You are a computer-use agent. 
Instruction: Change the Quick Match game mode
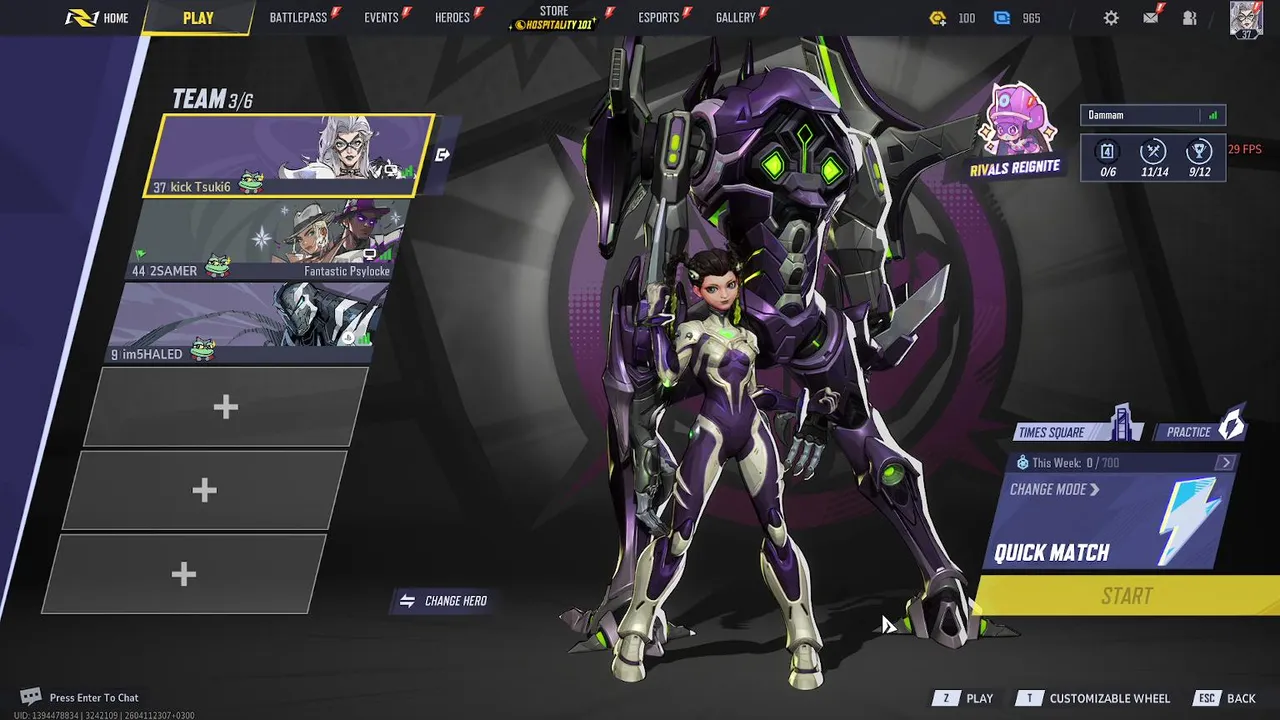click(1054, 490)
